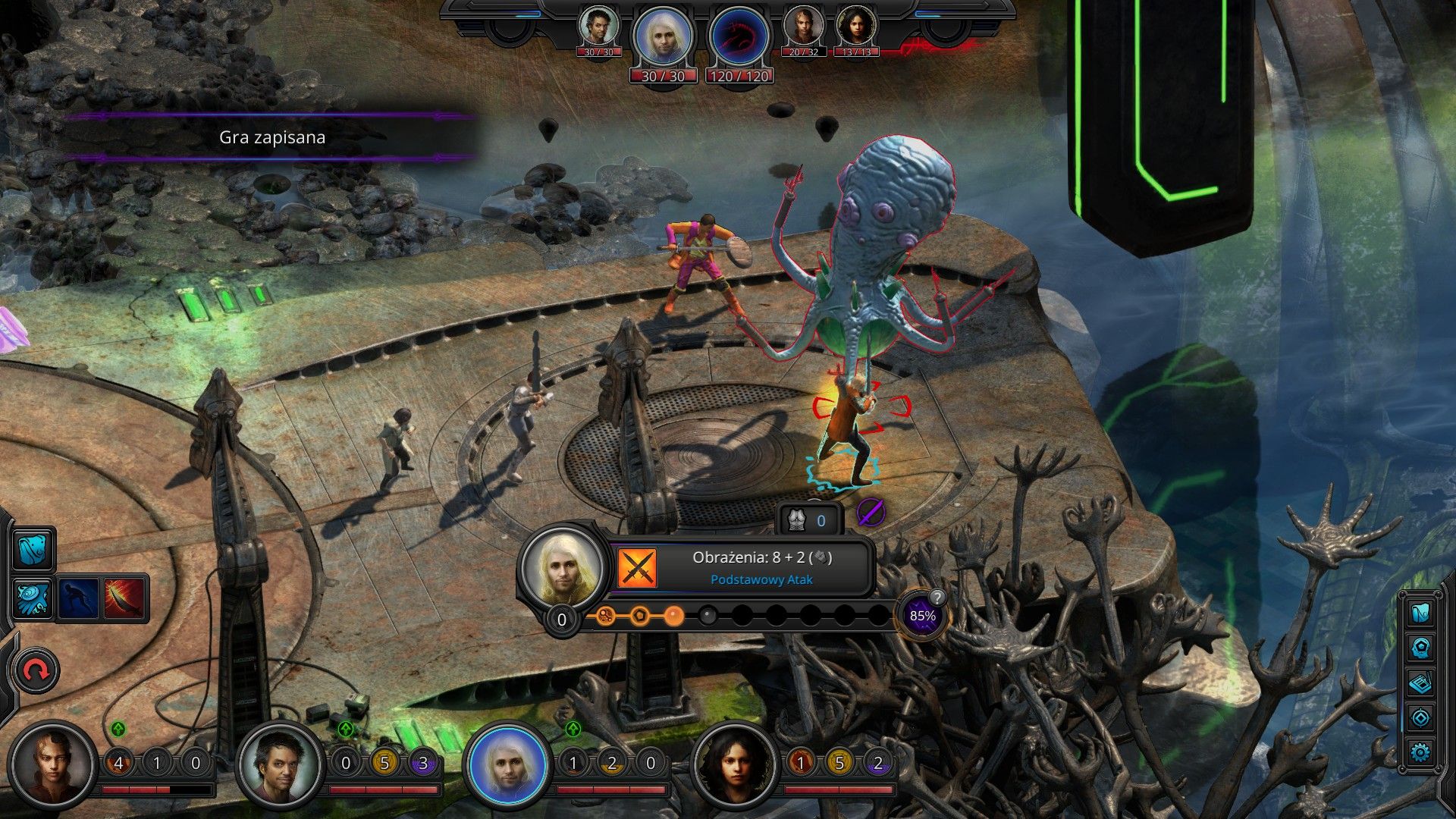Choose the first orange effort level node
Screen dimensions: 1456x819
point(604,615)
